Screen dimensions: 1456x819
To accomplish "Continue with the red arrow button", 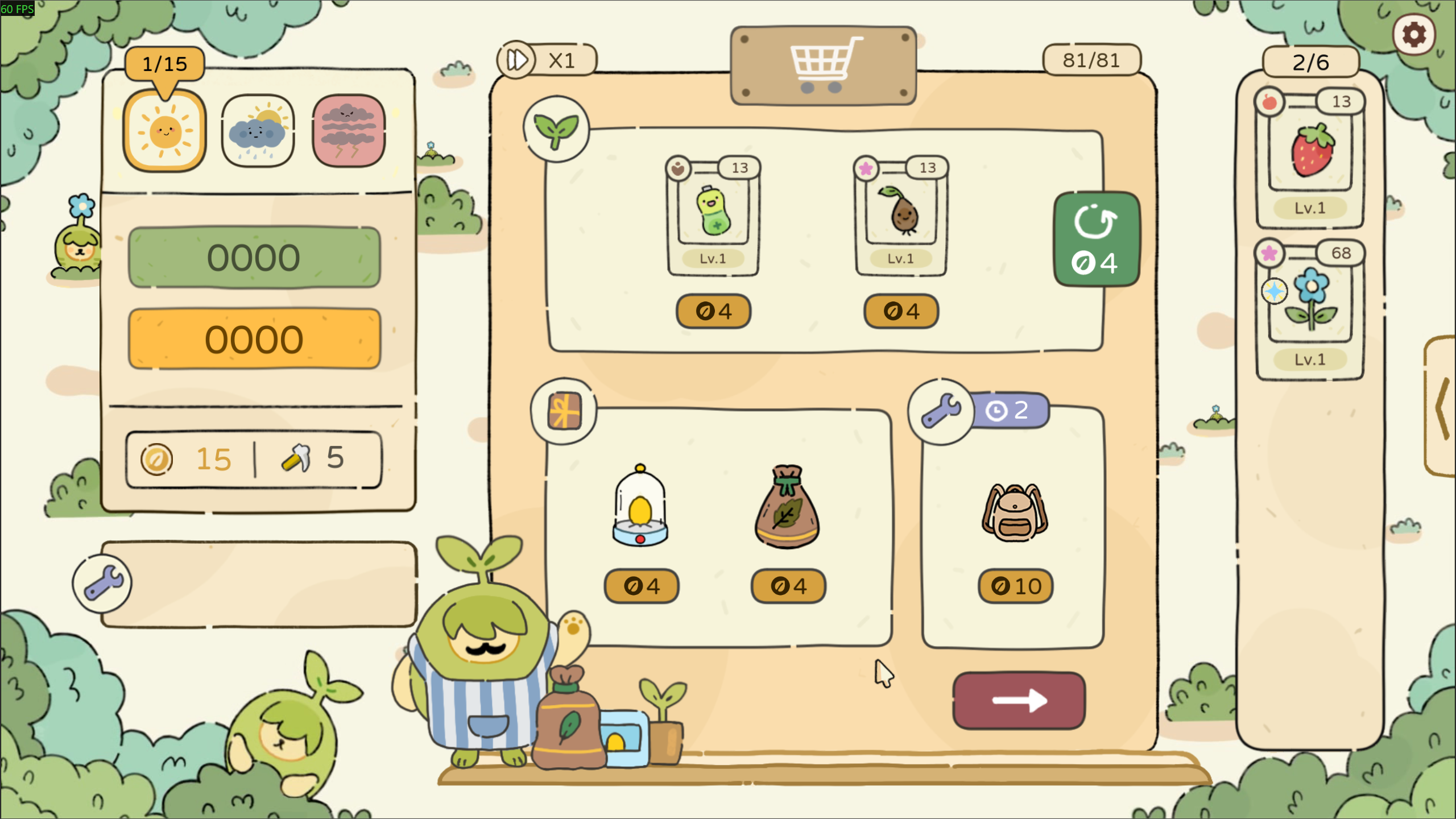I will (x=1019, y=700).
